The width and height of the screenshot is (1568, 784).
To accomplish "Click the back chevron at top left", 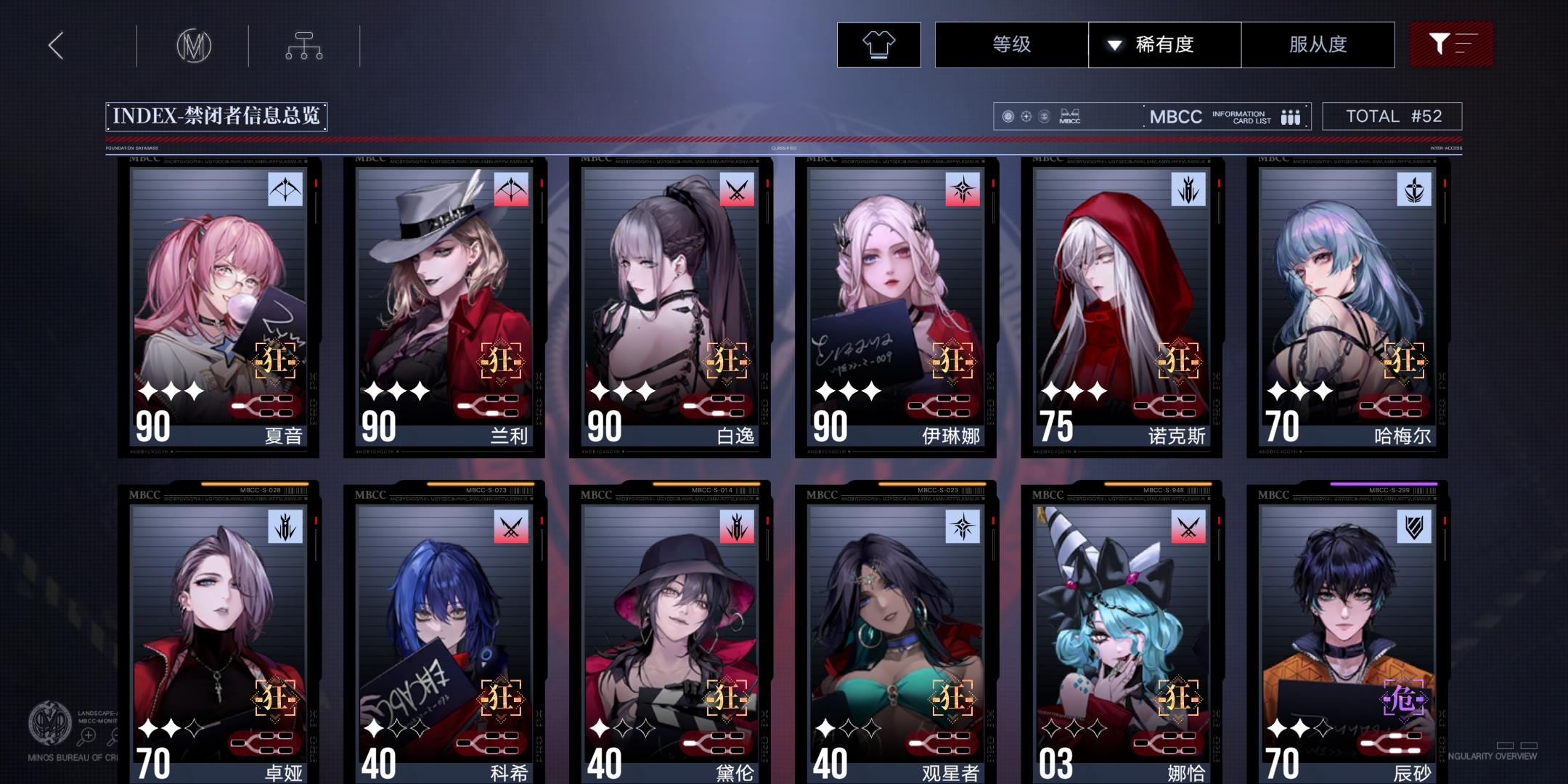I will click(x=54, y=45).
